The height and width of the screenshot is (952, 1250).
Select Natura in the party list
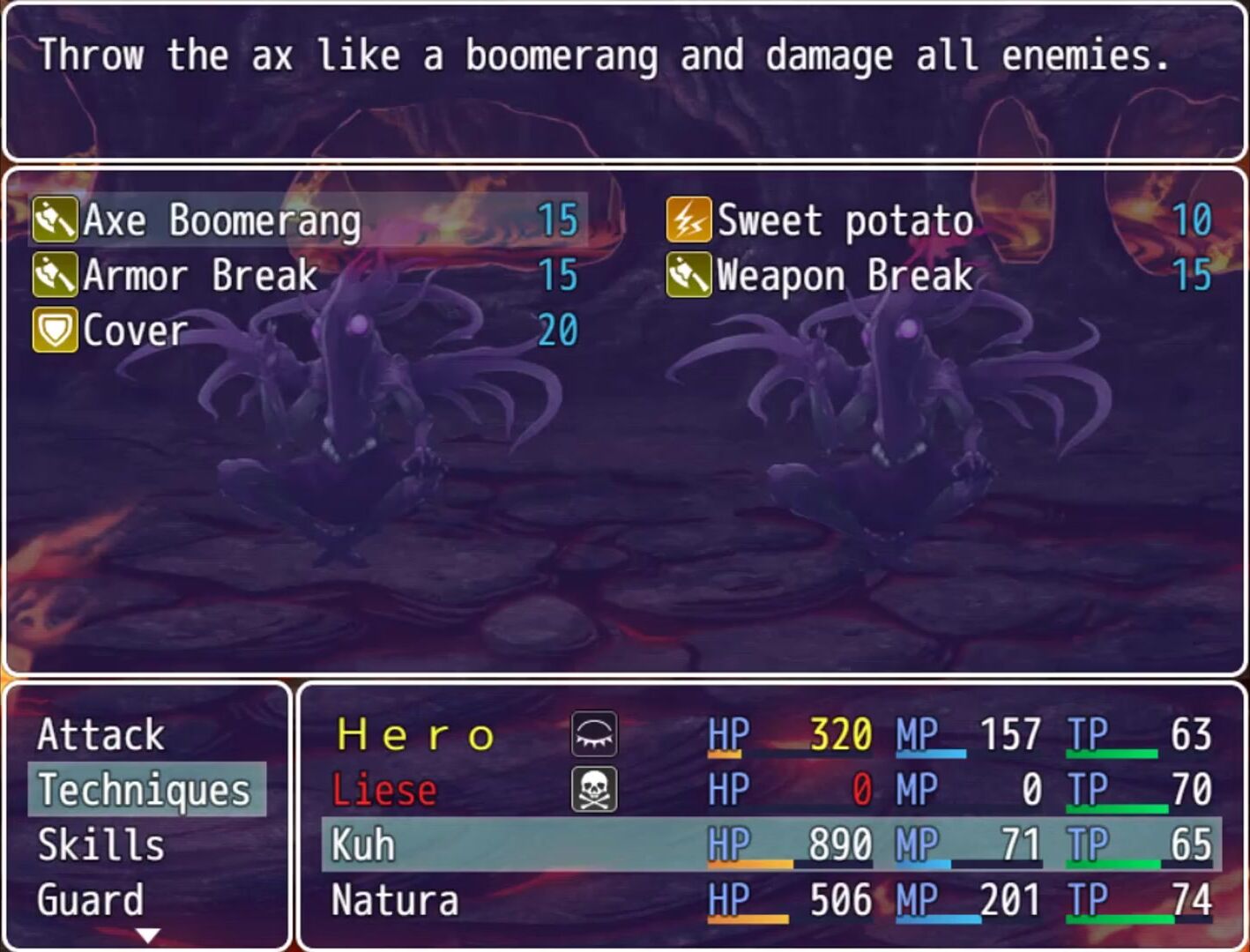point(395,901)
